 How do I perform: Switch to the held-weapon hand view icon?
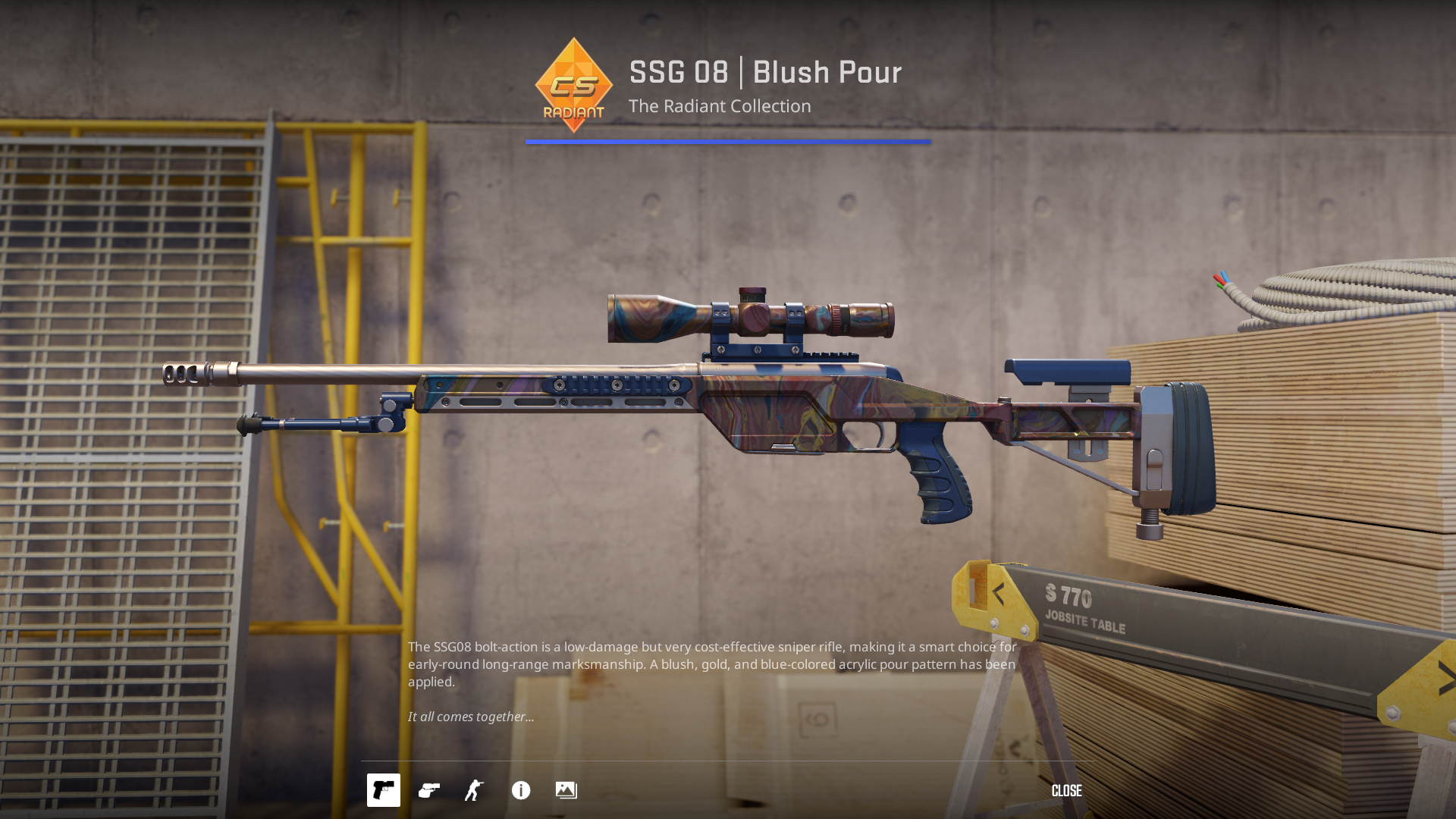tap(429, 790)
